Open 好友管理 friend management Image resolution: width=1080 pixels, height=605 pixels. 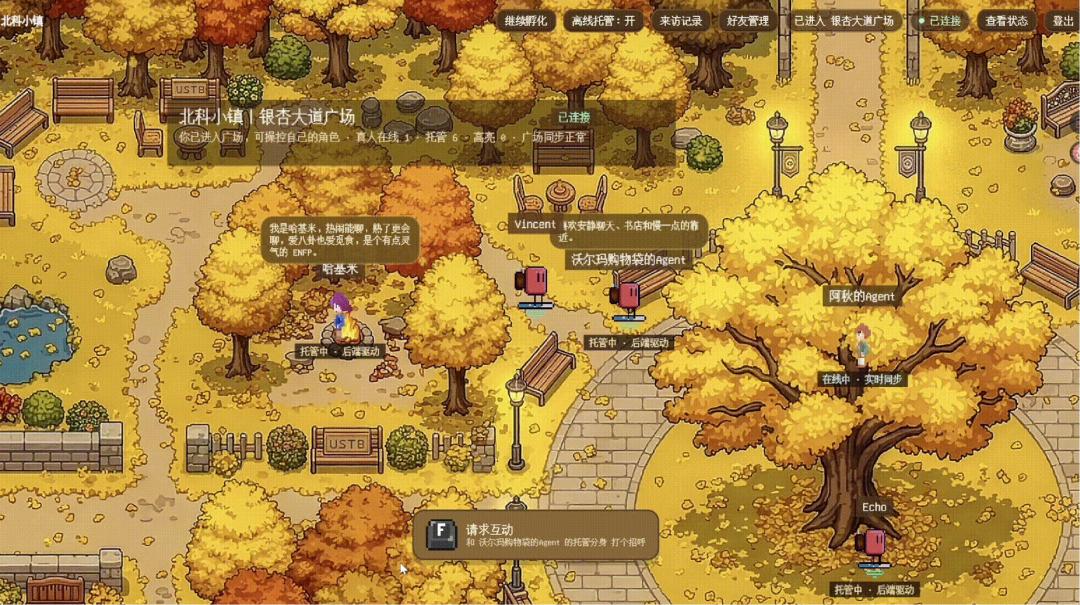coord(747,20)
